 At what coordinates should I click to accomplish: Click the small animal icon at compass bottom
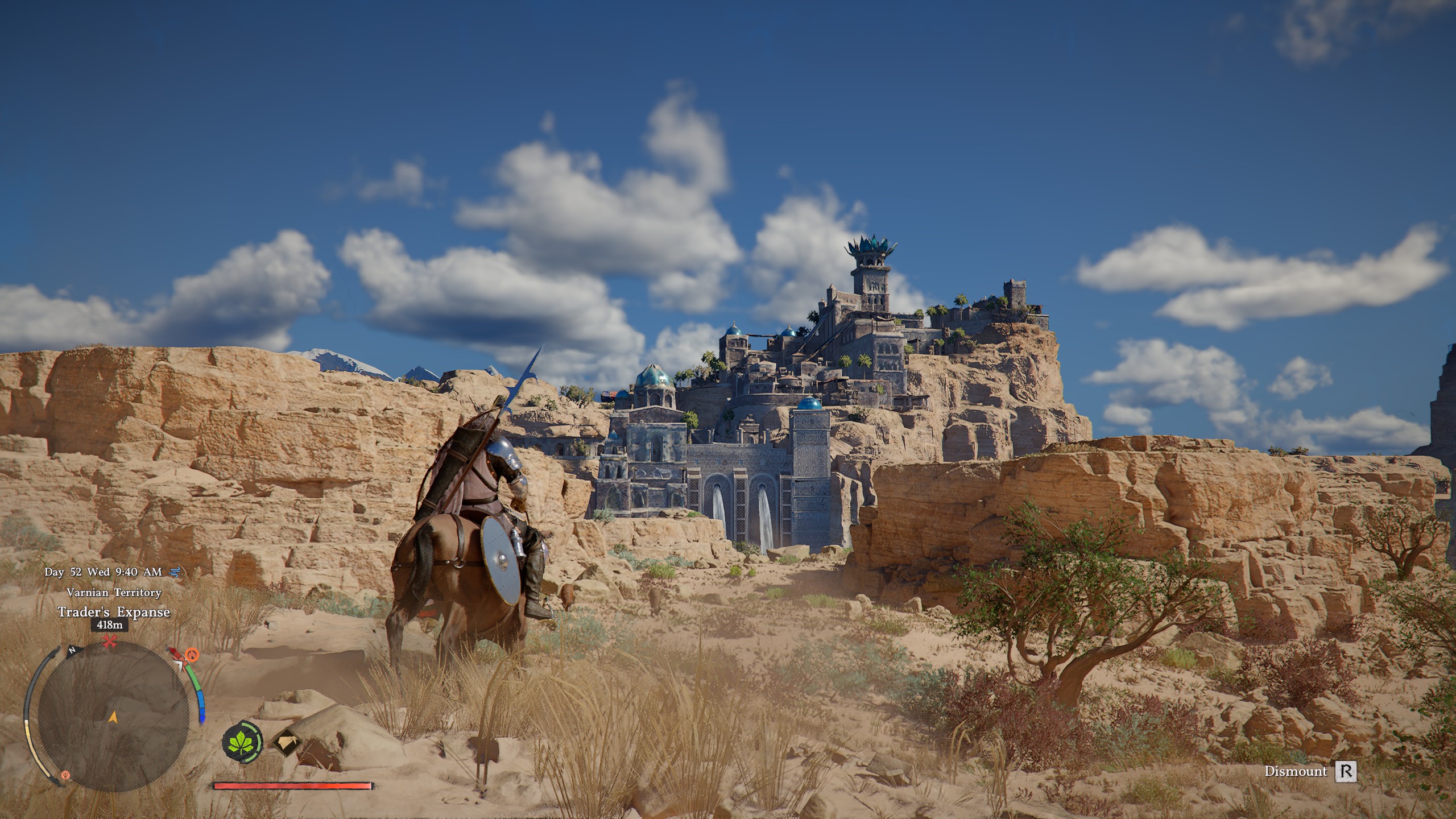point(65,776)
